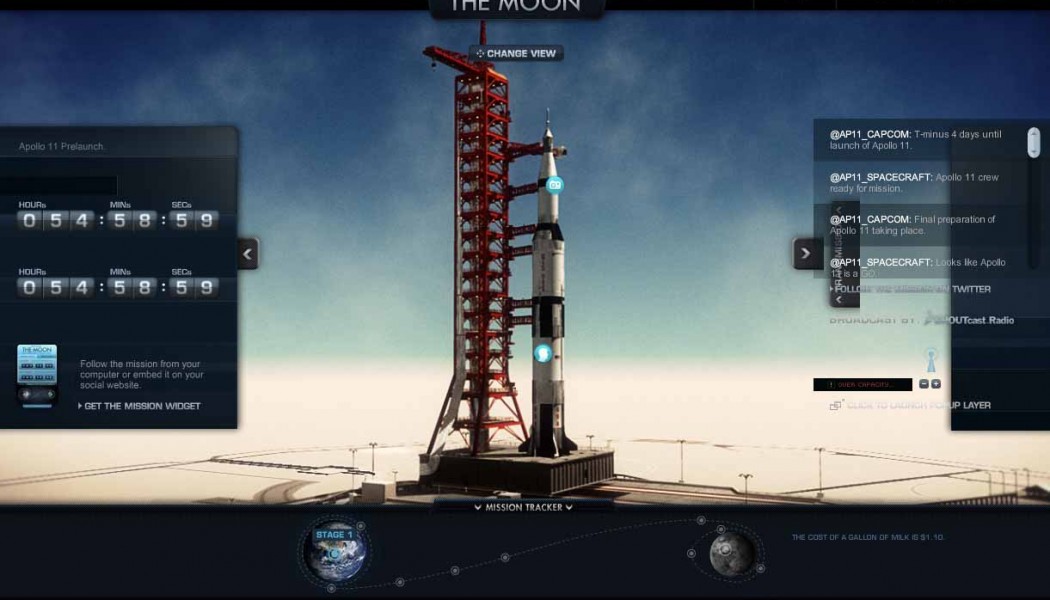Open the mission widget thumbnail
The width and height of the screenshot is (1050, 600).
[37, 366]
